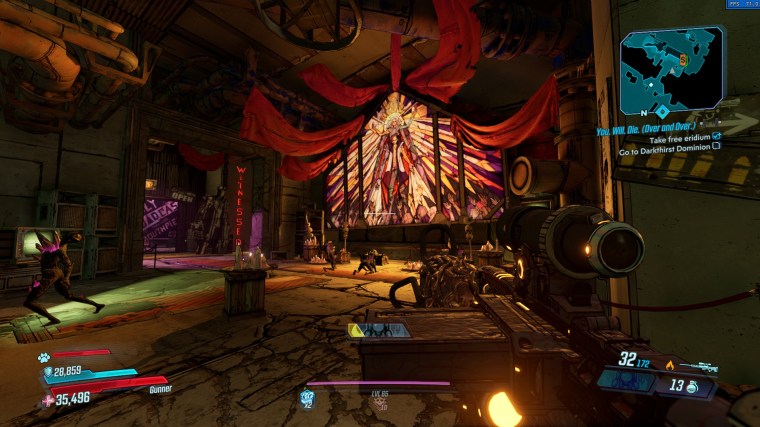
Task: Click the 'Take free eridium' objective checkbox
Action: click(x=716, y=139)
